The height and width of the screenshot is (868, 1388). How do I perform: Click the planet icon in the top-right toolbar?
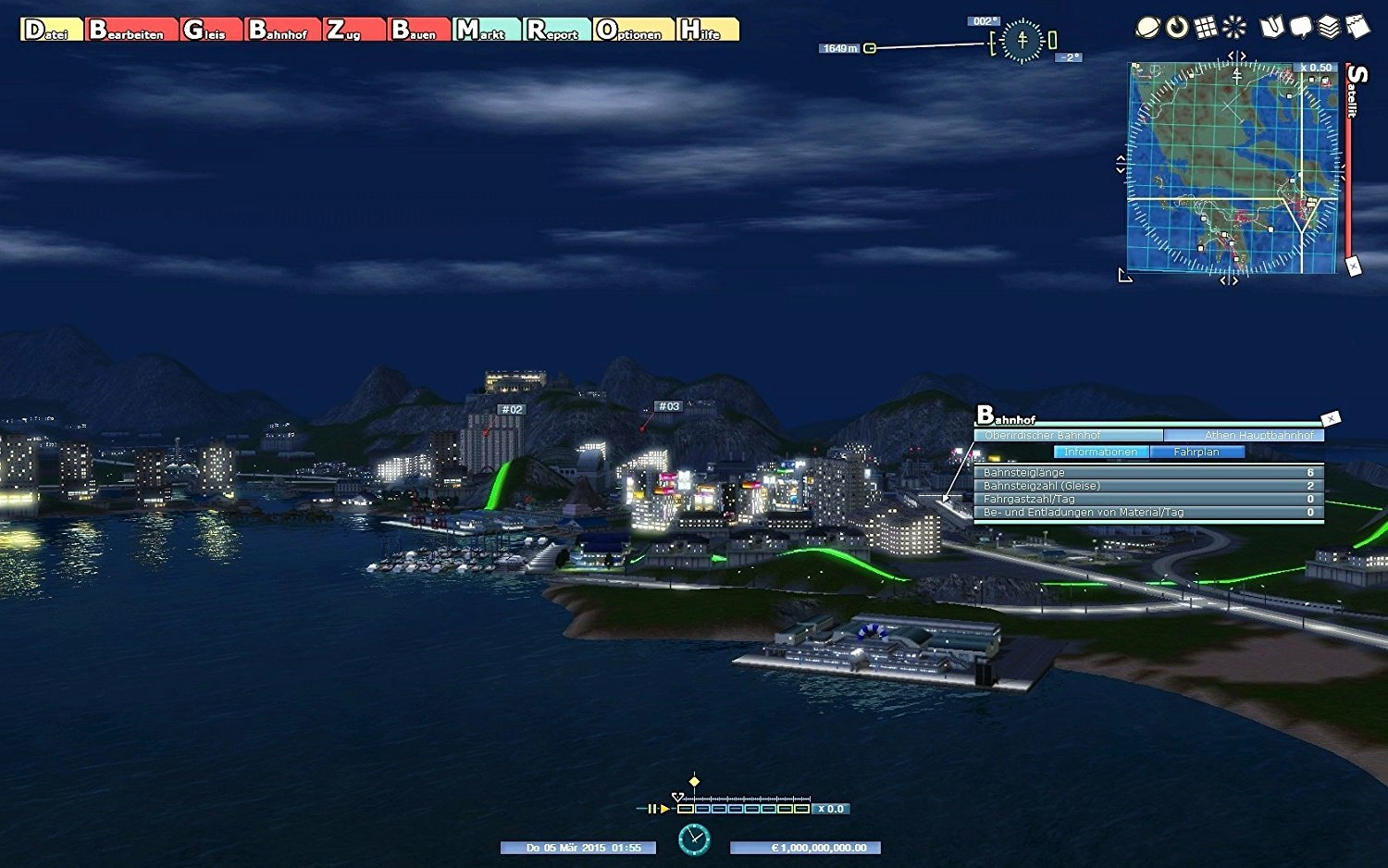click(x=1147, y=28)
